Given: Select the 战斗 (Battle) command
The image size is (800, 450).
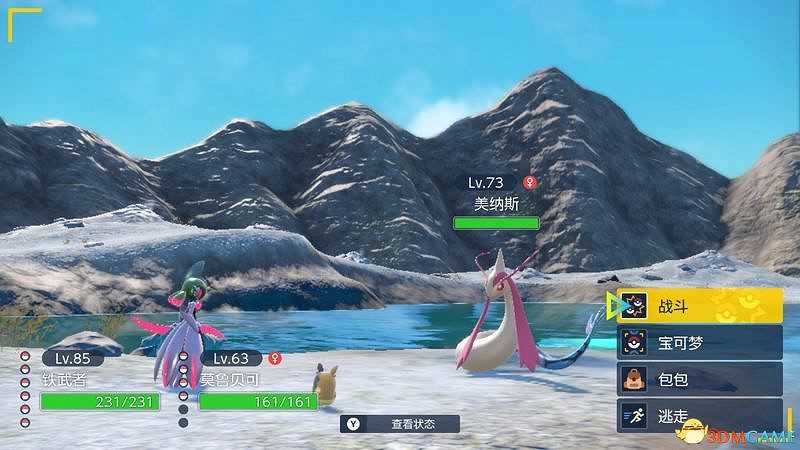Looking at the screenshot, I should (698, 306).
